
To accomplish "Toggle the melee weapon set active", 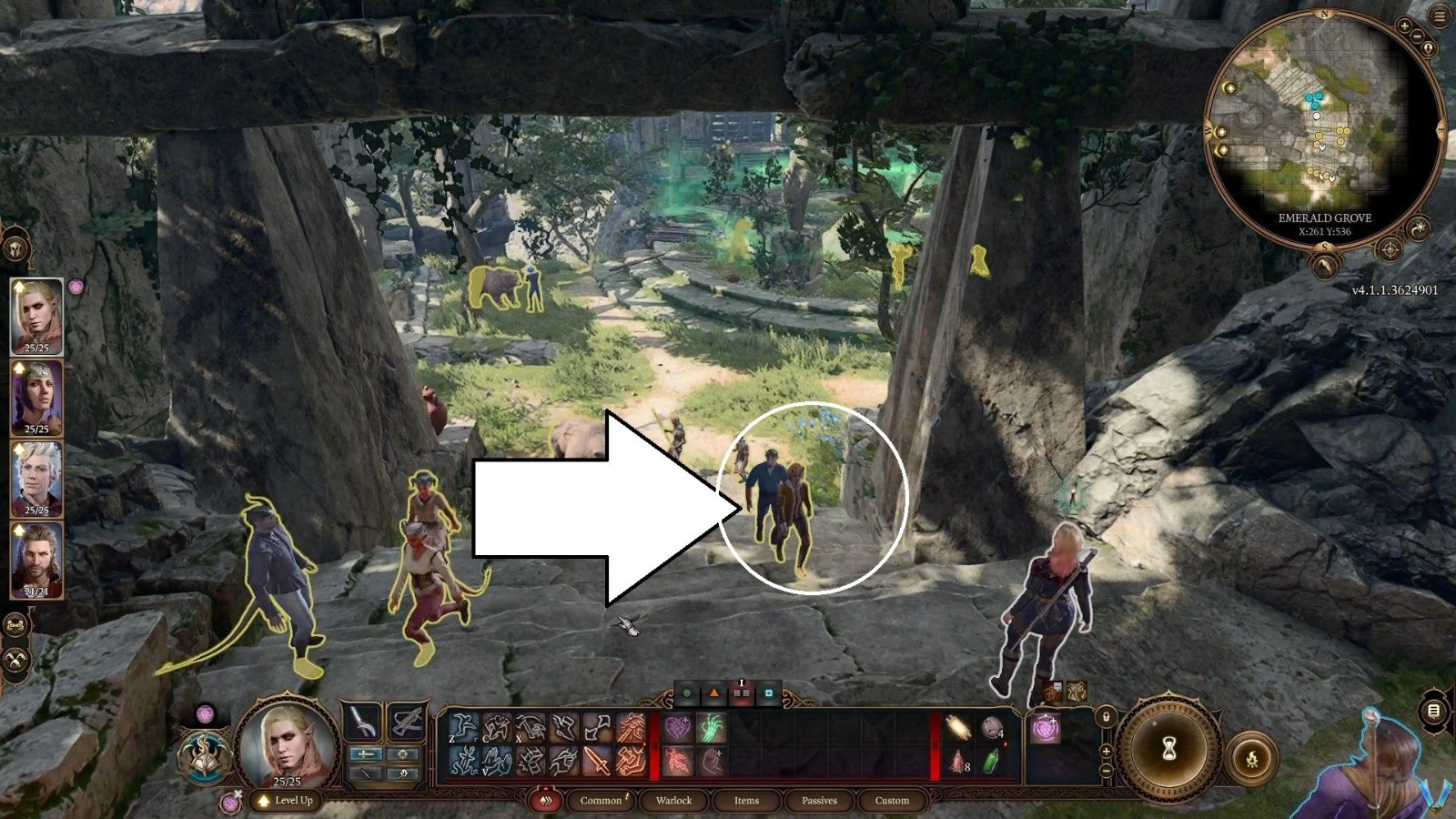I will tap(367, 753).
